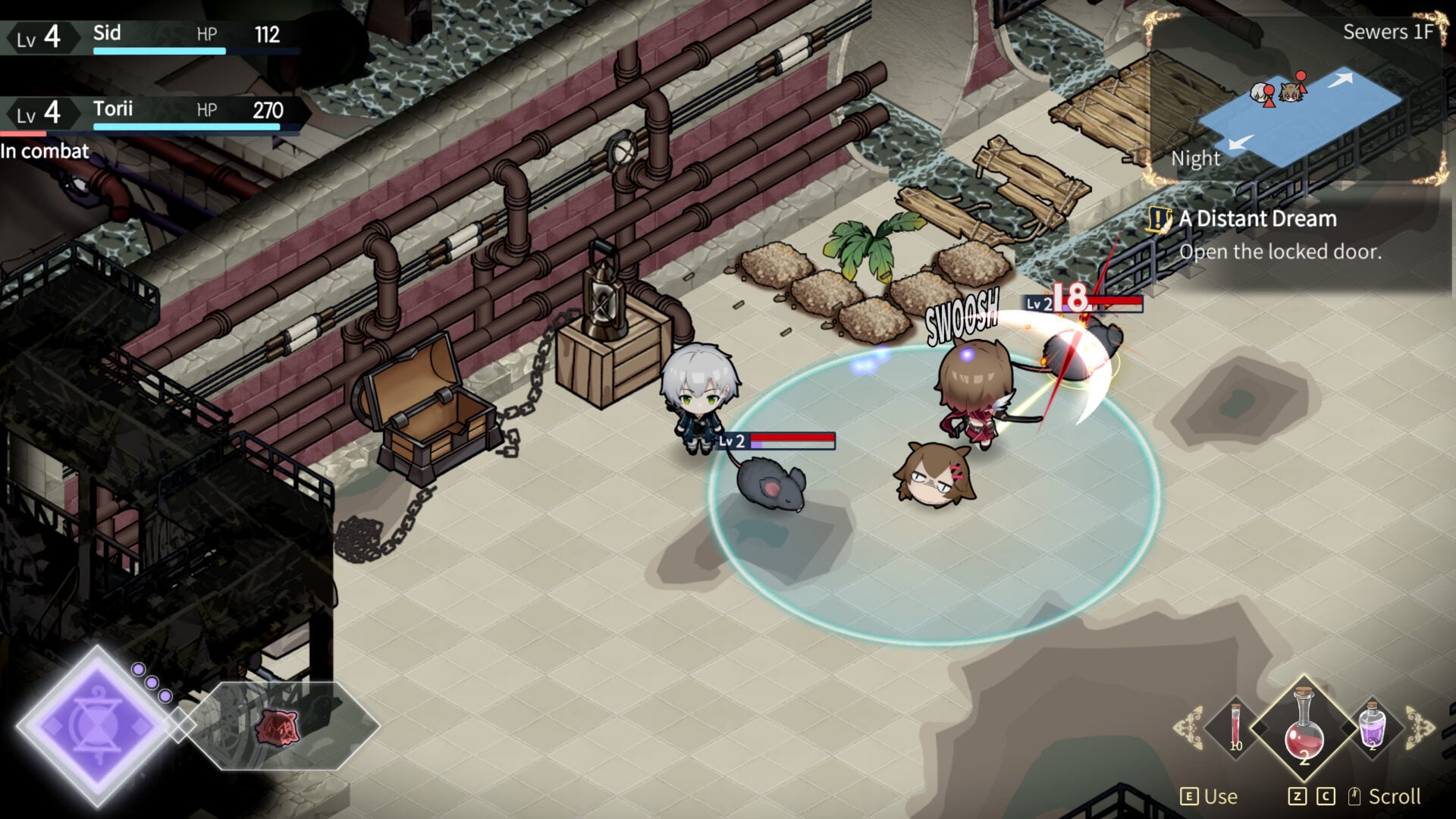The height and width of the screenshot is (819, 1456).
Task: Toggle the first purple charge pip above the hourglass
Action: [139, 670]
